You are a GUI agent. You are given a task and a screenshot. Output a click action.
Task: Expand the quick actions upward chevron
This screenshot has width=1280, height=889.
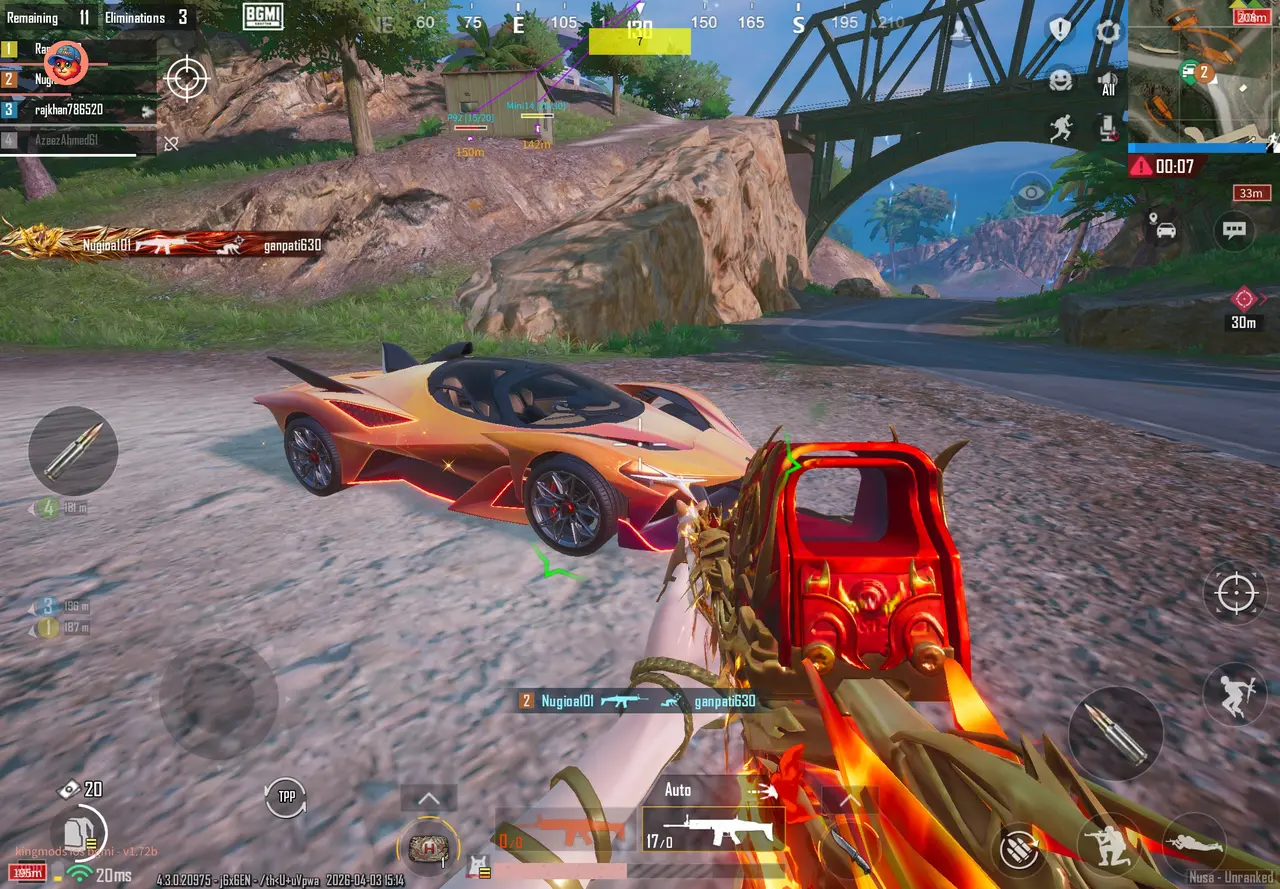429,797
